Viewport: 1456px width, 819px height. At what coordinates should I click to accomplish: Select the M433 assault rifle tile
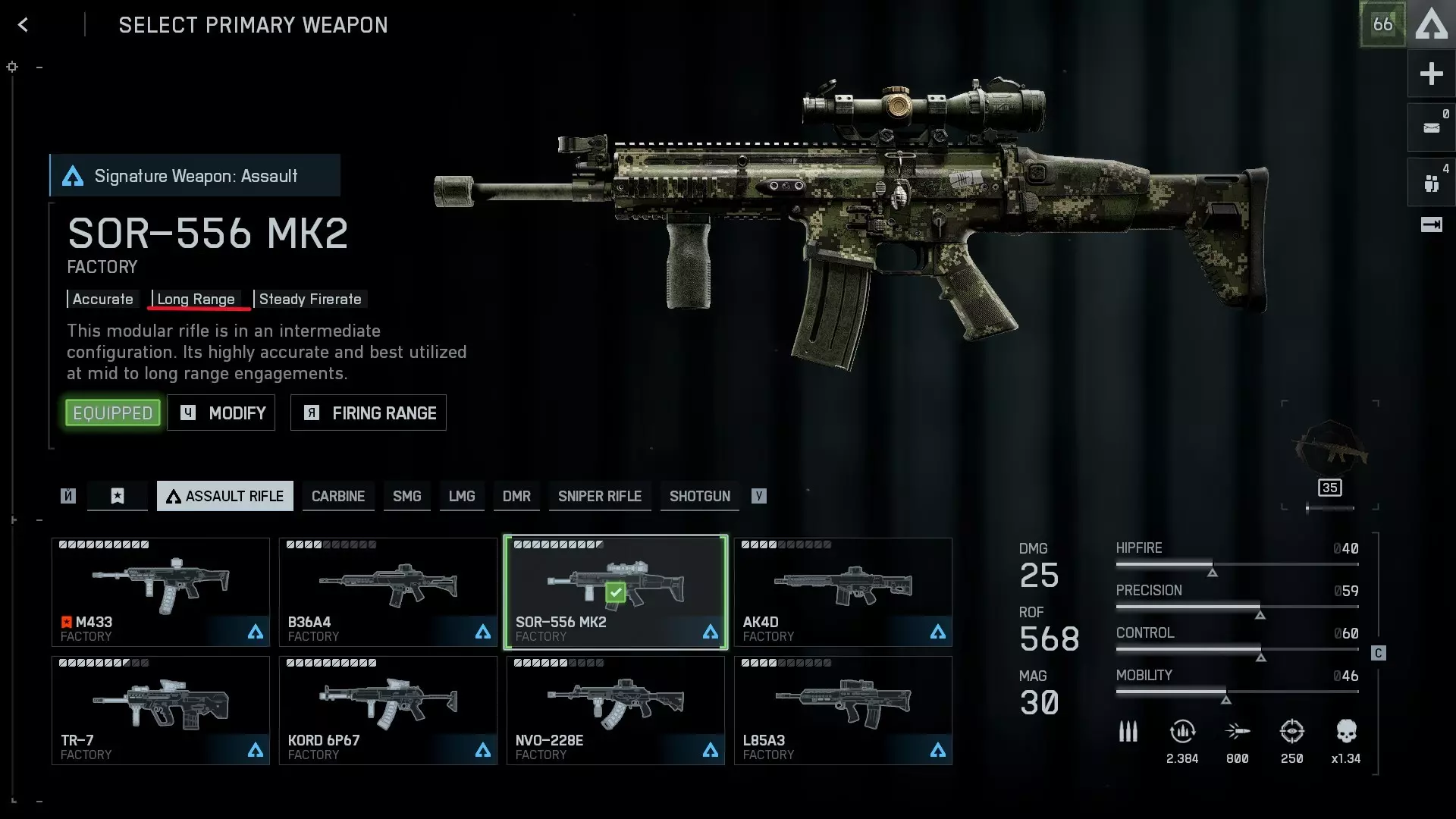[161, 592]
